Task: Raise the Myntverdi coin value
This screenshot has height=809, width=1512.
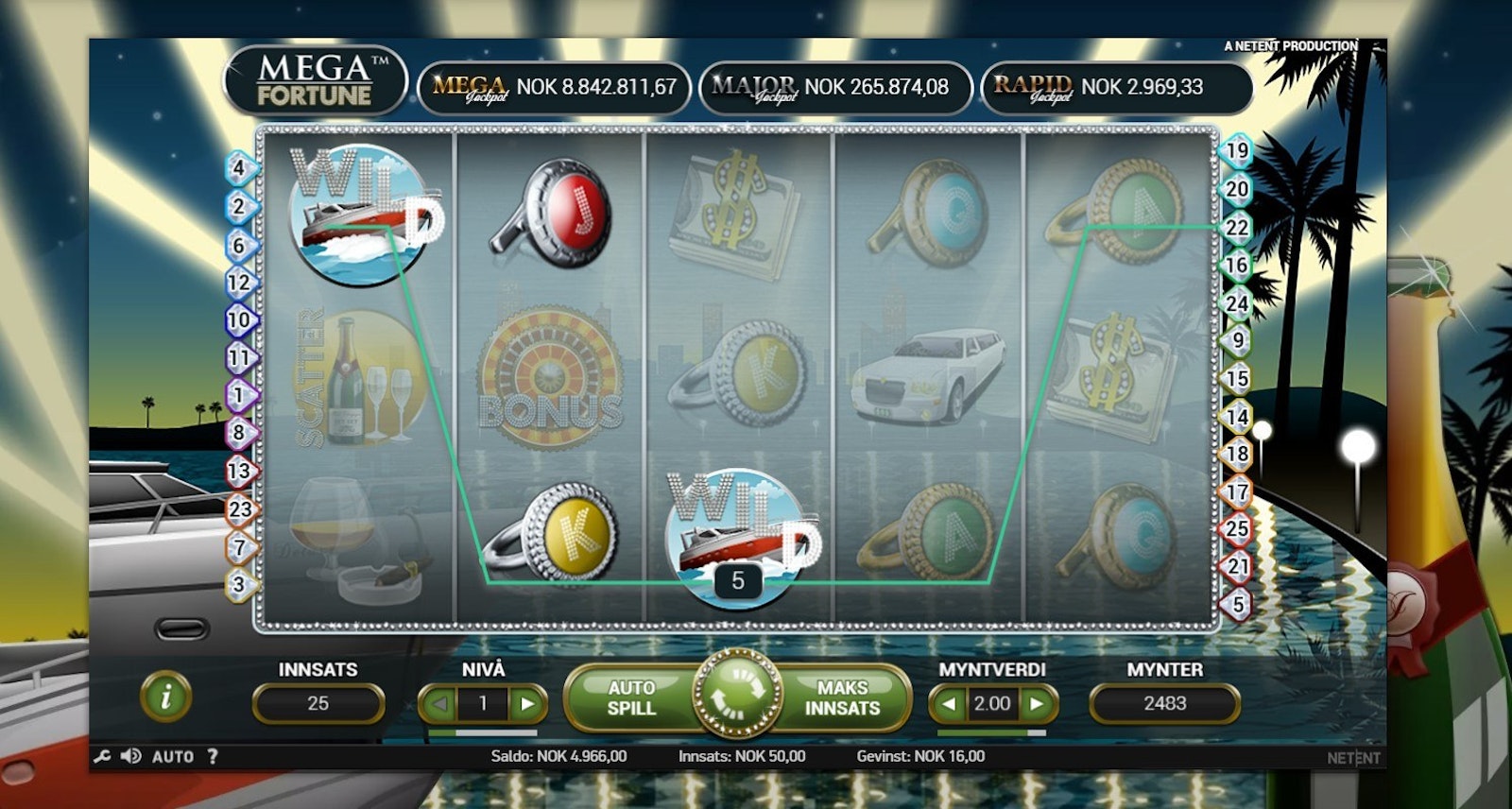Action: coord(1037,704)
